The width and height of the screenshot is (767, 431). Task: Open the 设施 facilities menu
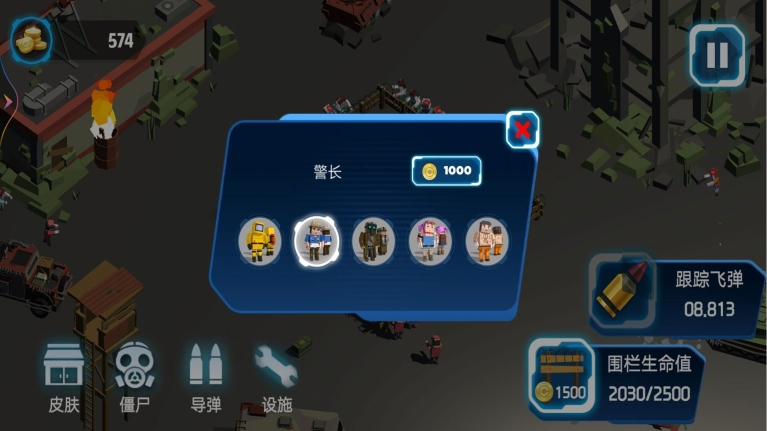[x=276, y=378]
